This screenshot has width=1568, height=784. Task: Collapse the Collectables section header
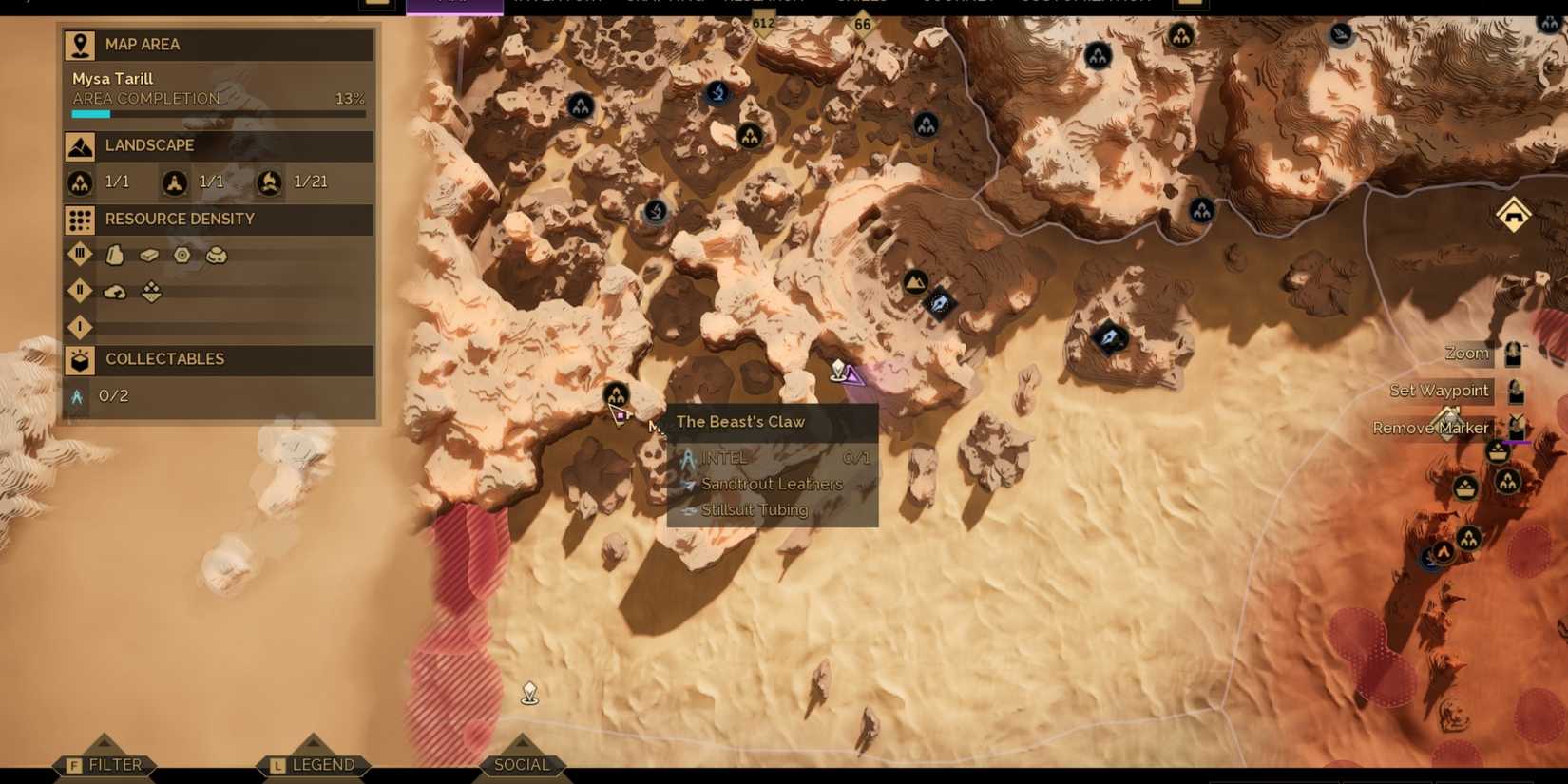(x=219, y=359)
